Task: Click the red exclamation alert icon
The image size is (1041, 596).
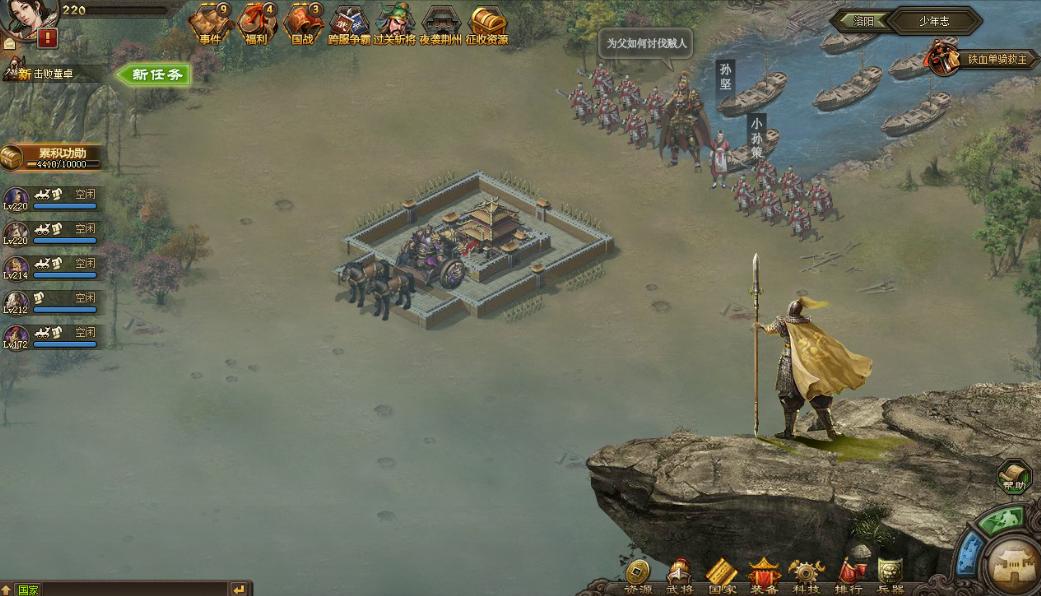Action: tap(47, 38)
